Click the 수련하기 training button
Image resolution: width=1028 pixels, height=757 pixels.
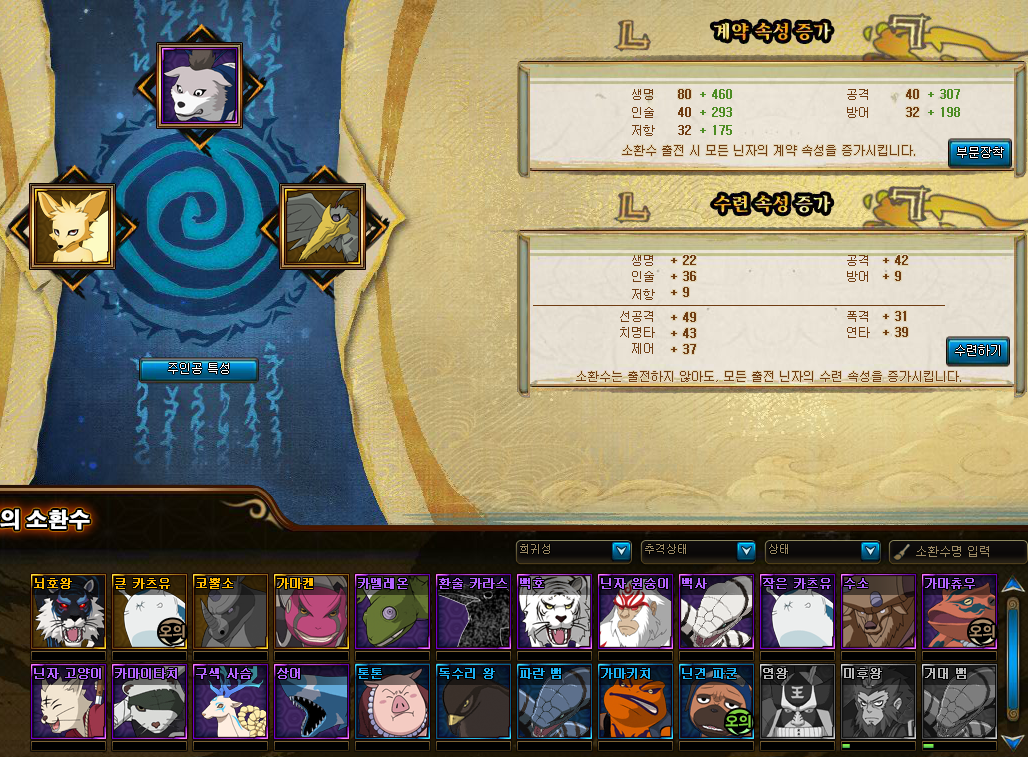point(977,351)
